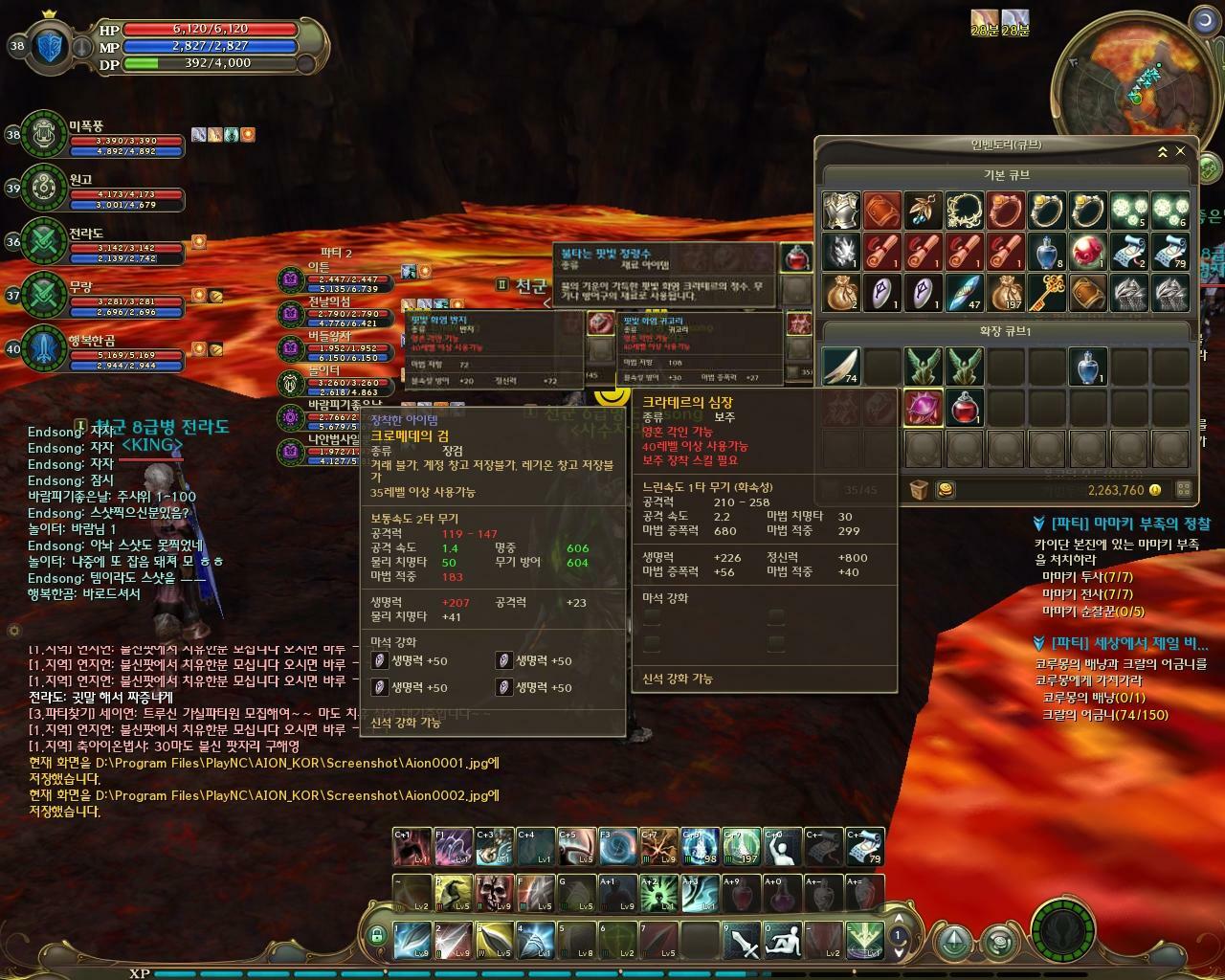Activate the sitting rest skill icon
Viewport: 1225px width, 980px height.
(x=782, y=942)
